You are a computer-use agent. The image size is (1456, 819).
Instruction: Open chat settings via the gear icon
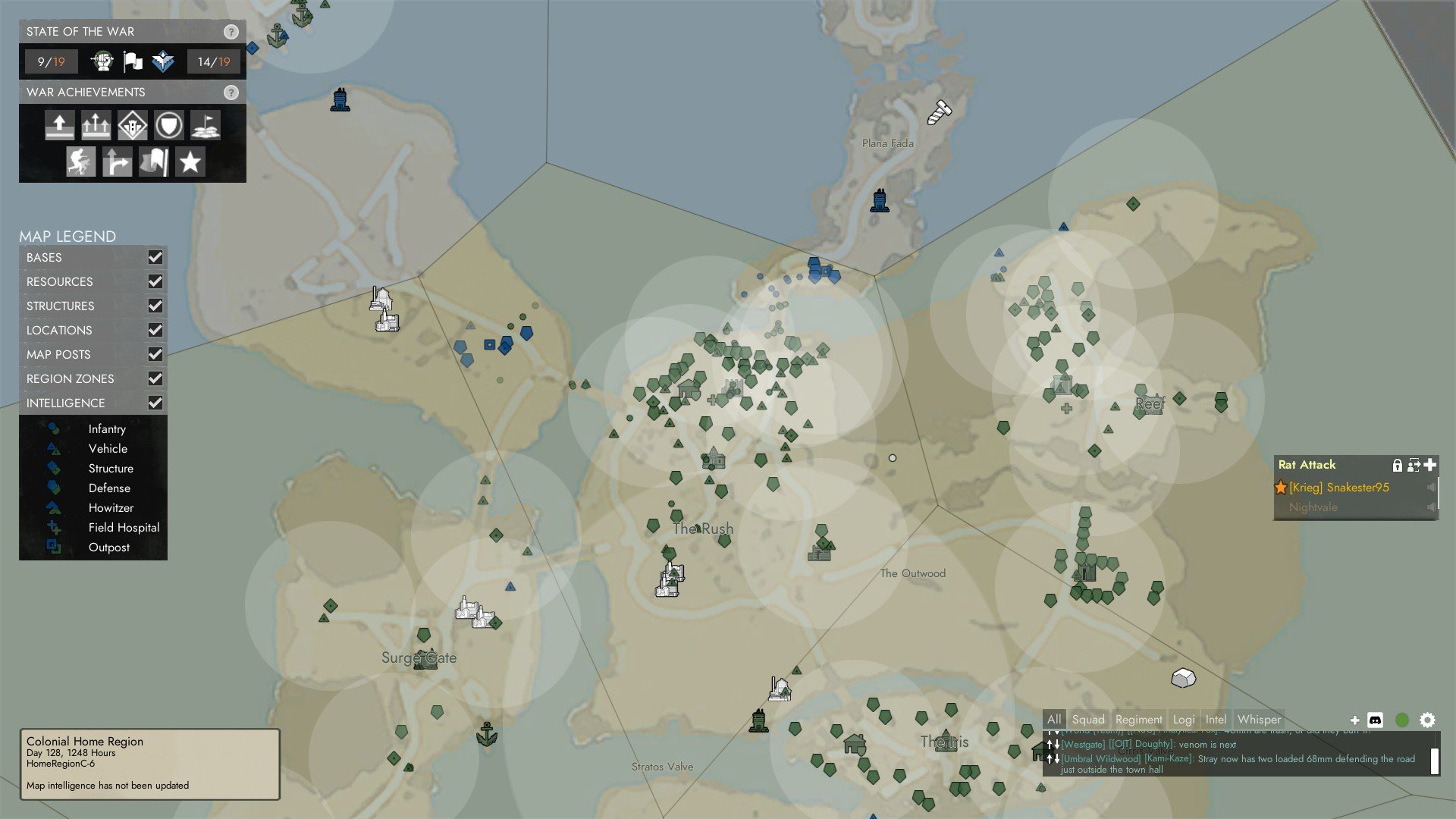(1426, 719)
